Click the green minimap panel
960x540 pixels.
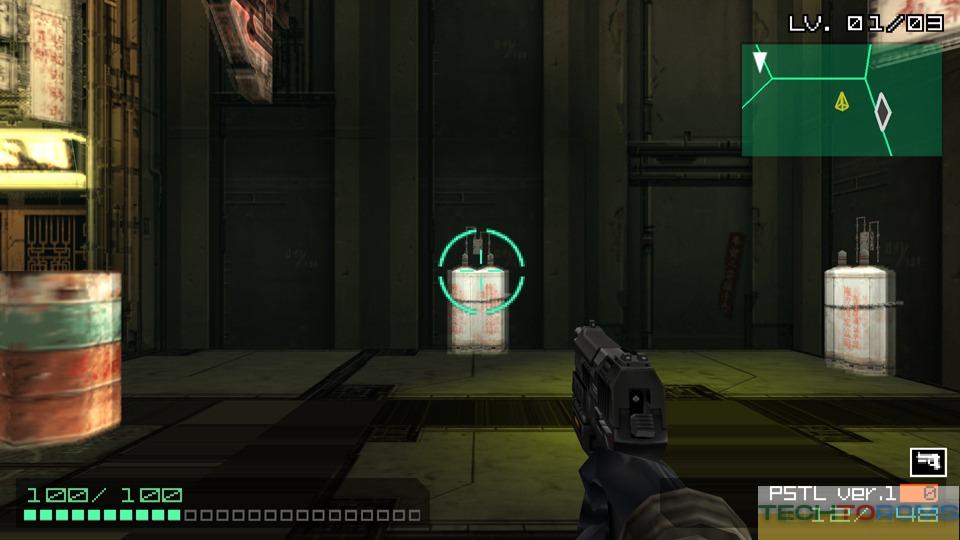[x=841, y=100]
